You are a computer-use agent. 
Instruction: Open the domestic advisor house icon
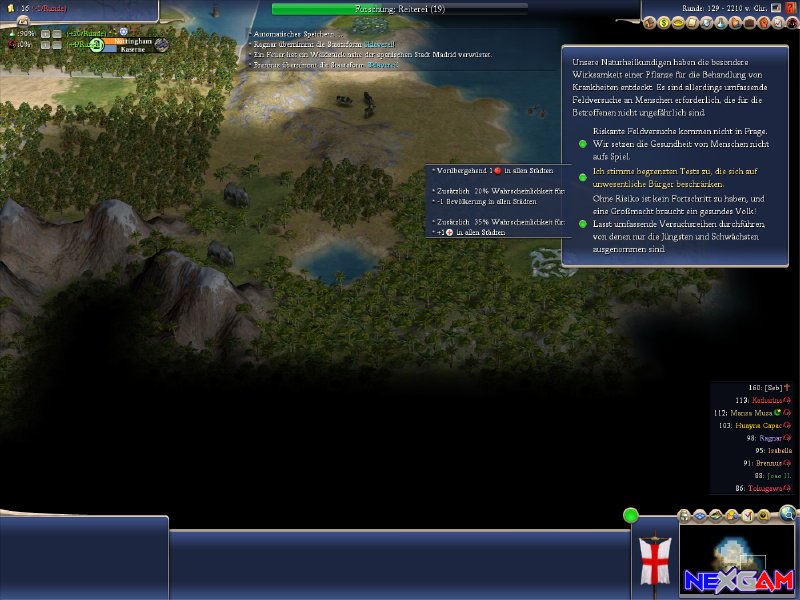(x=650, y=22)
